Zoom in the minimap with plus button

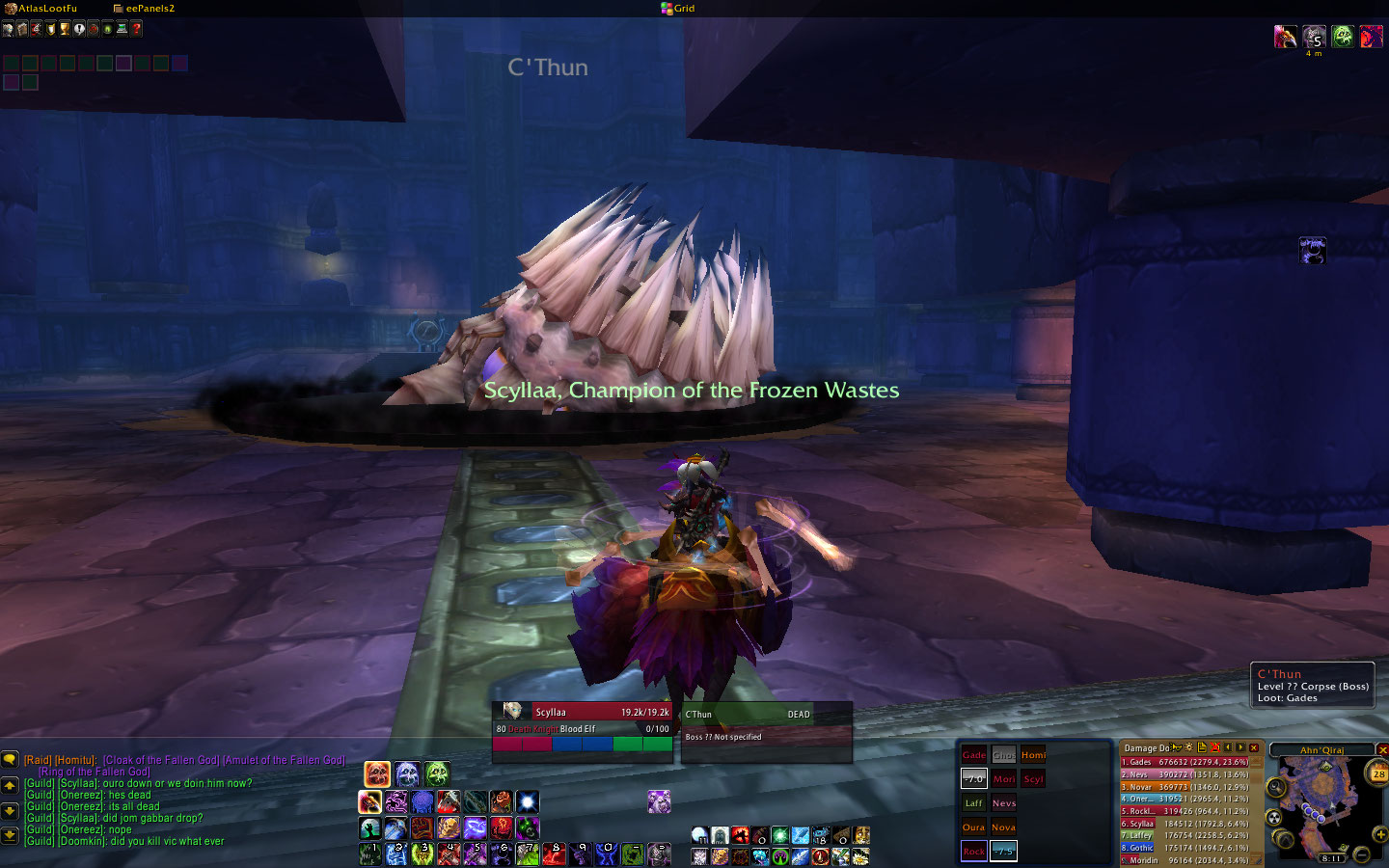[1380, 834]
